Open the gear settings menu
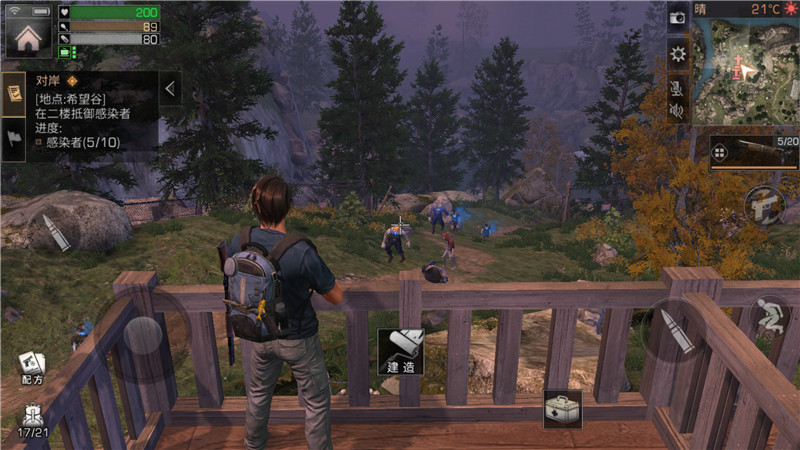 [677, 53]
